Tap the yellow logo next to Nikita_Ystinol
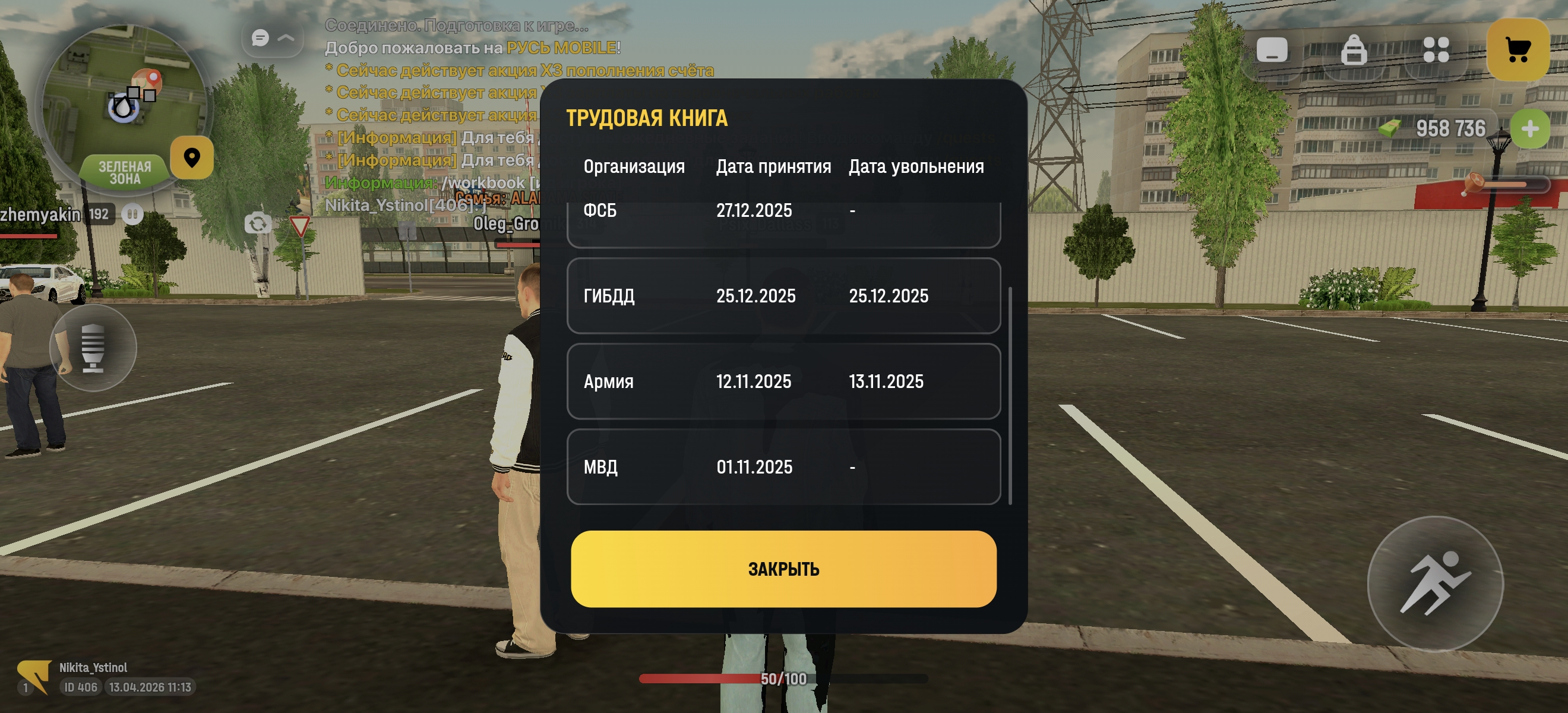This screenshot has width=1568, height=713. tap(33, 677)
